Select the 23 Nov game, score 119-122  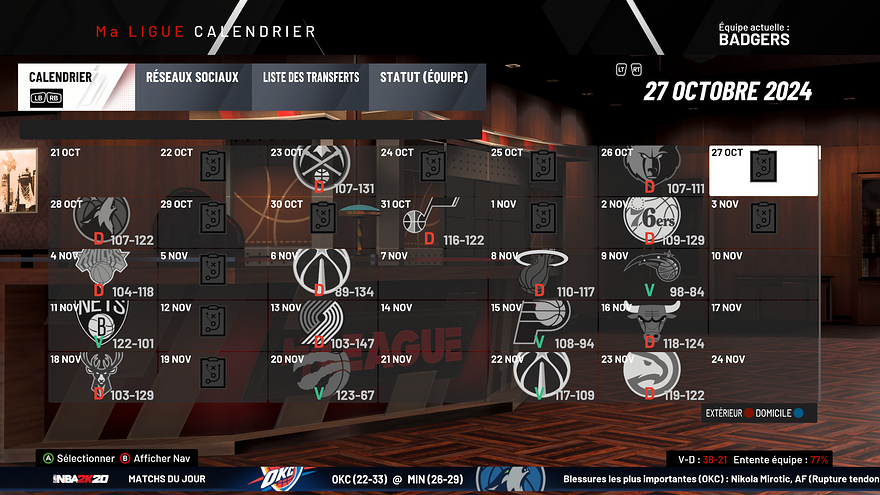click(x=653, y=377)
